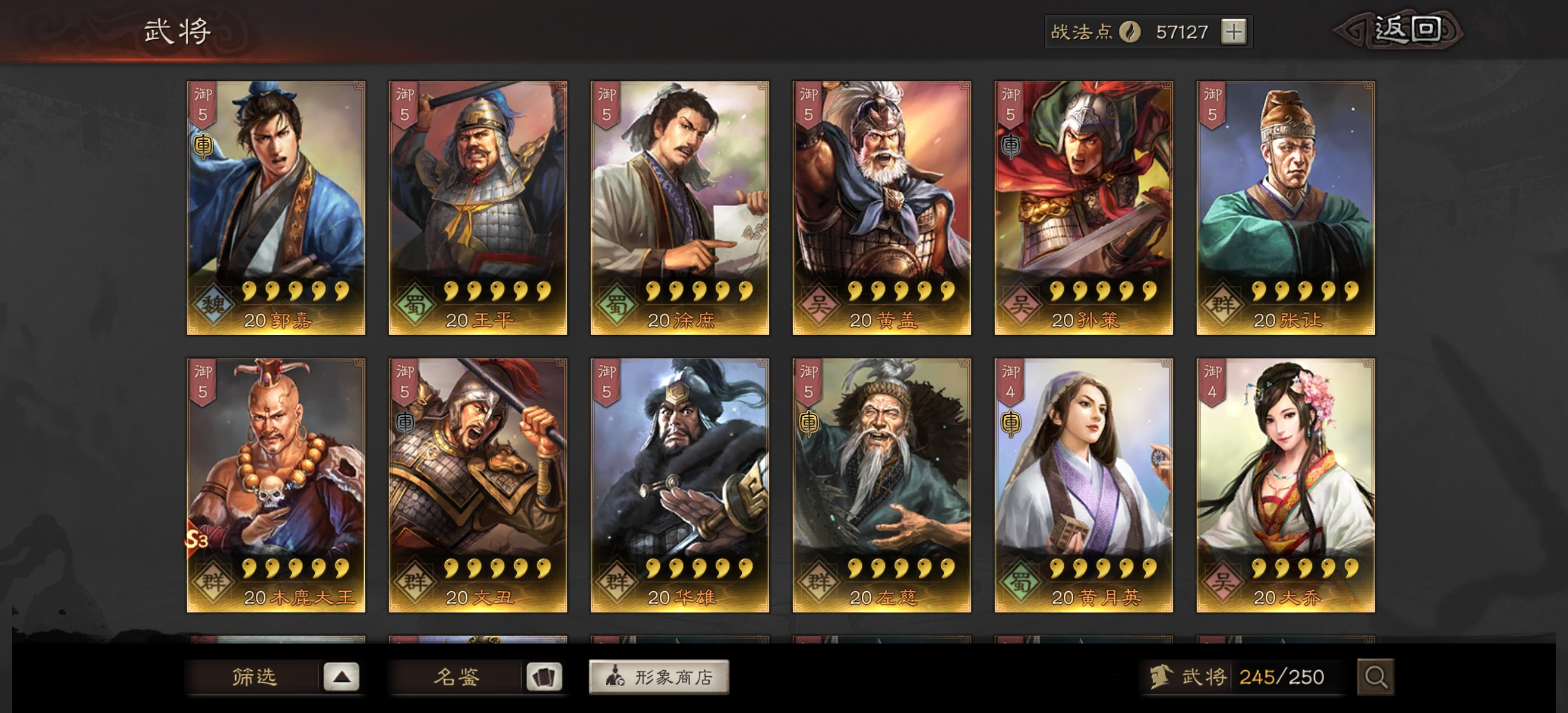Select the 郭嘉 general card
Viewport: 1568px width, 713px height.
pyautogui.click(x=276, y=207)
